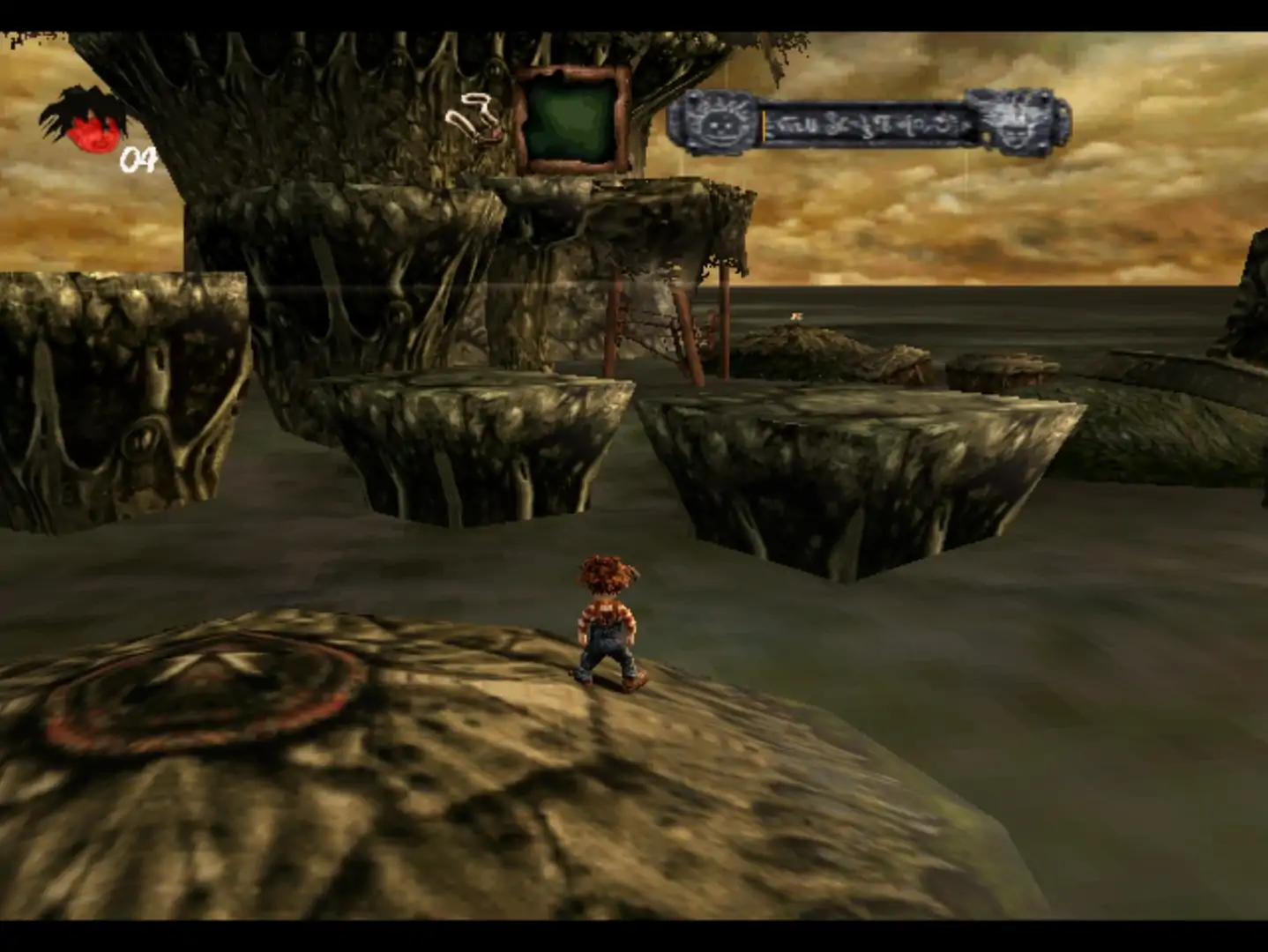The image size is (1268, 952).
Task: Click the red-faced lives head icon
Action: [88, 123]
